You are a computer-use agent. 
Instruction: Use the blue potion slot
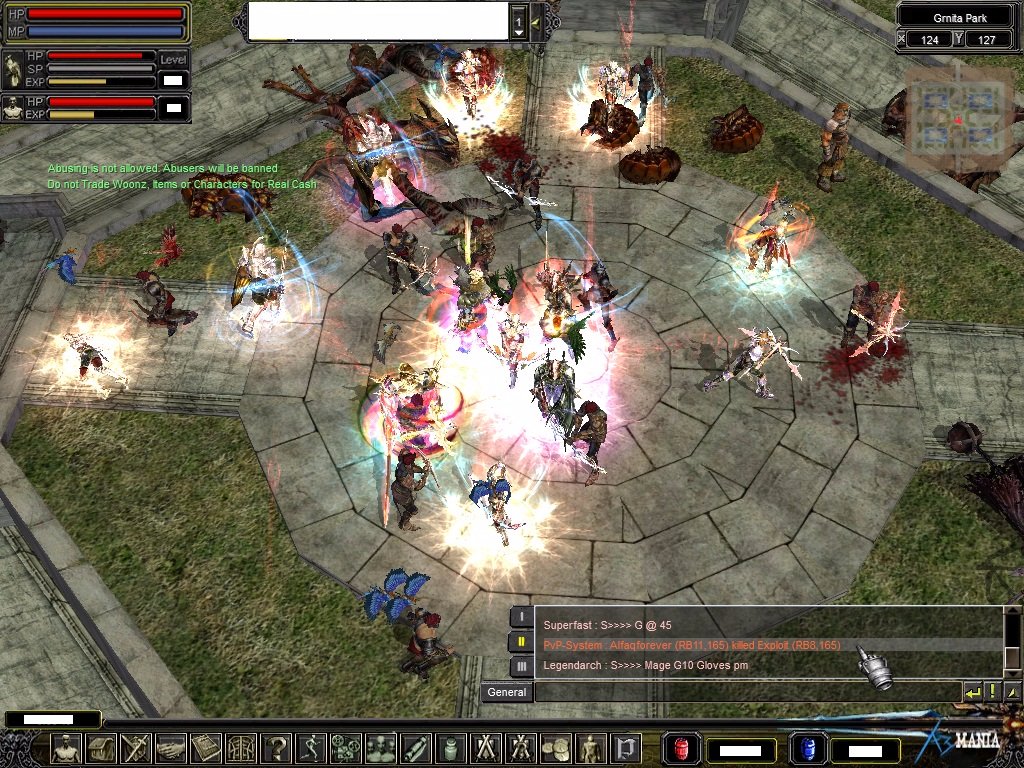pos(807,749)
